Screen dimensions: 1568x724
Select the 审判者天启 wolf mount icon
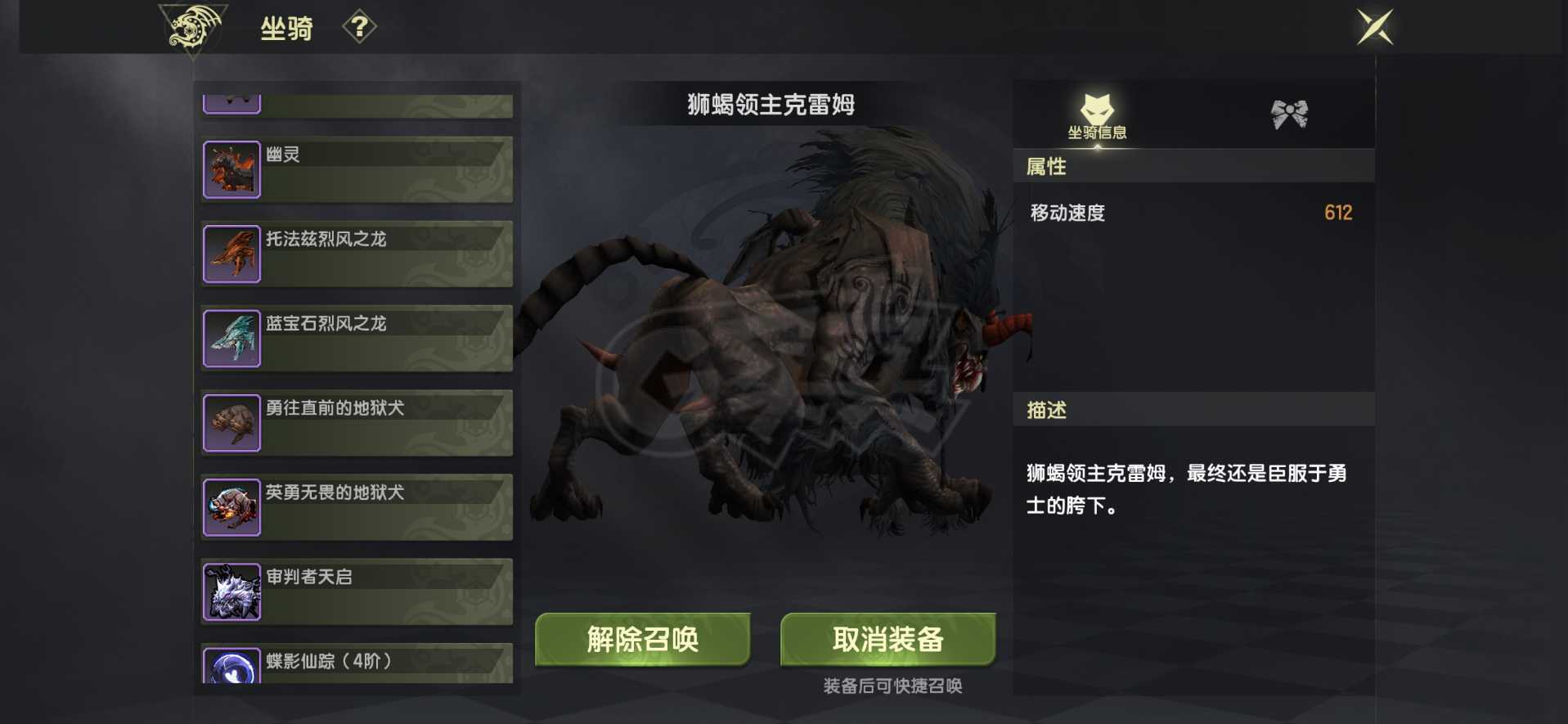232,591
